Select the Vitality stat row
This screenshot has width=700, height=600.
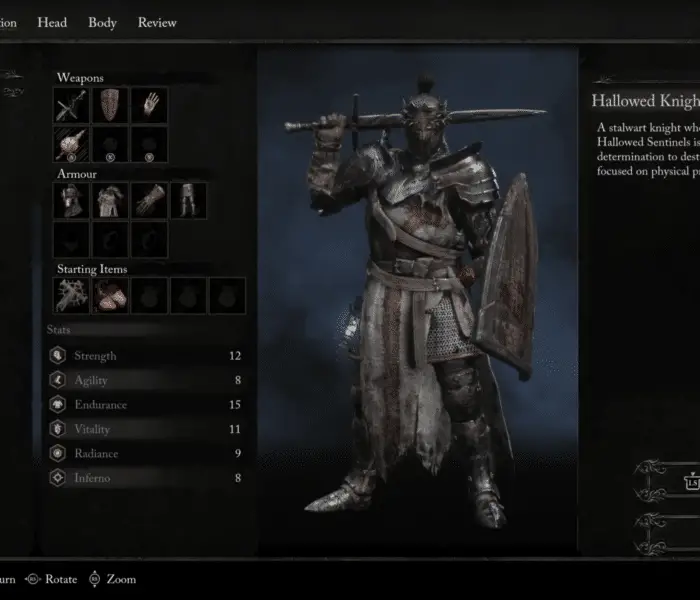145,429
